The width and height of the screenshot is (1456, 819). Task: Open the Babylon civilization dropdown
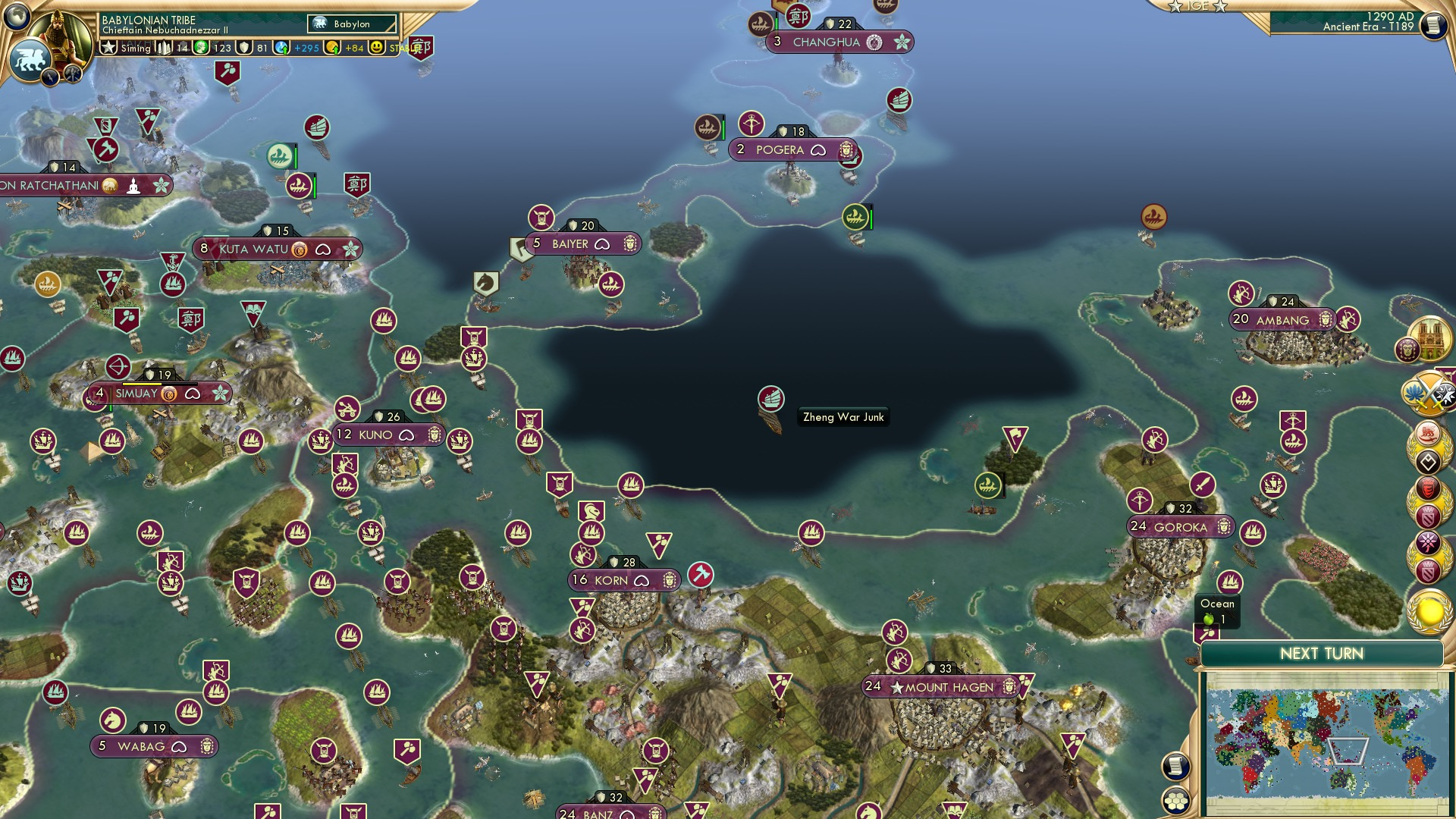(353, 24)
